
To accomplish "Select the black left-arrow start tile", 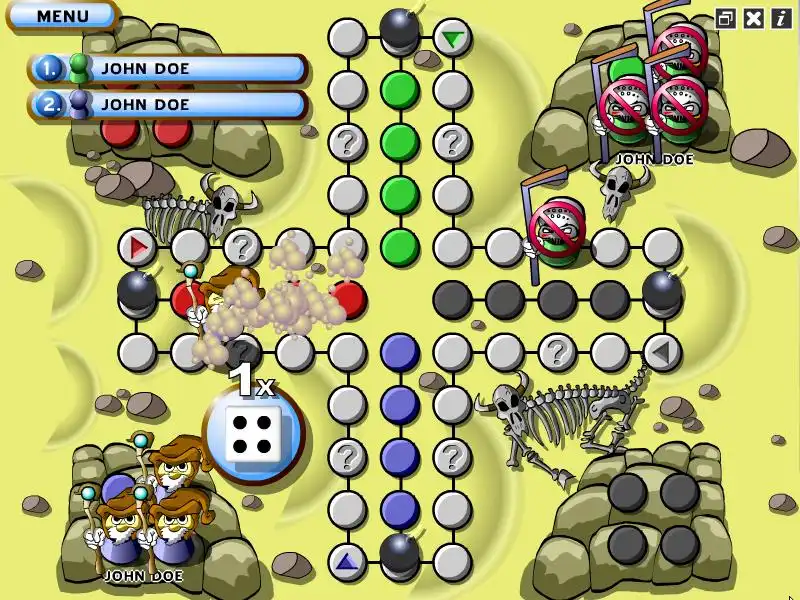I will 661,351.
